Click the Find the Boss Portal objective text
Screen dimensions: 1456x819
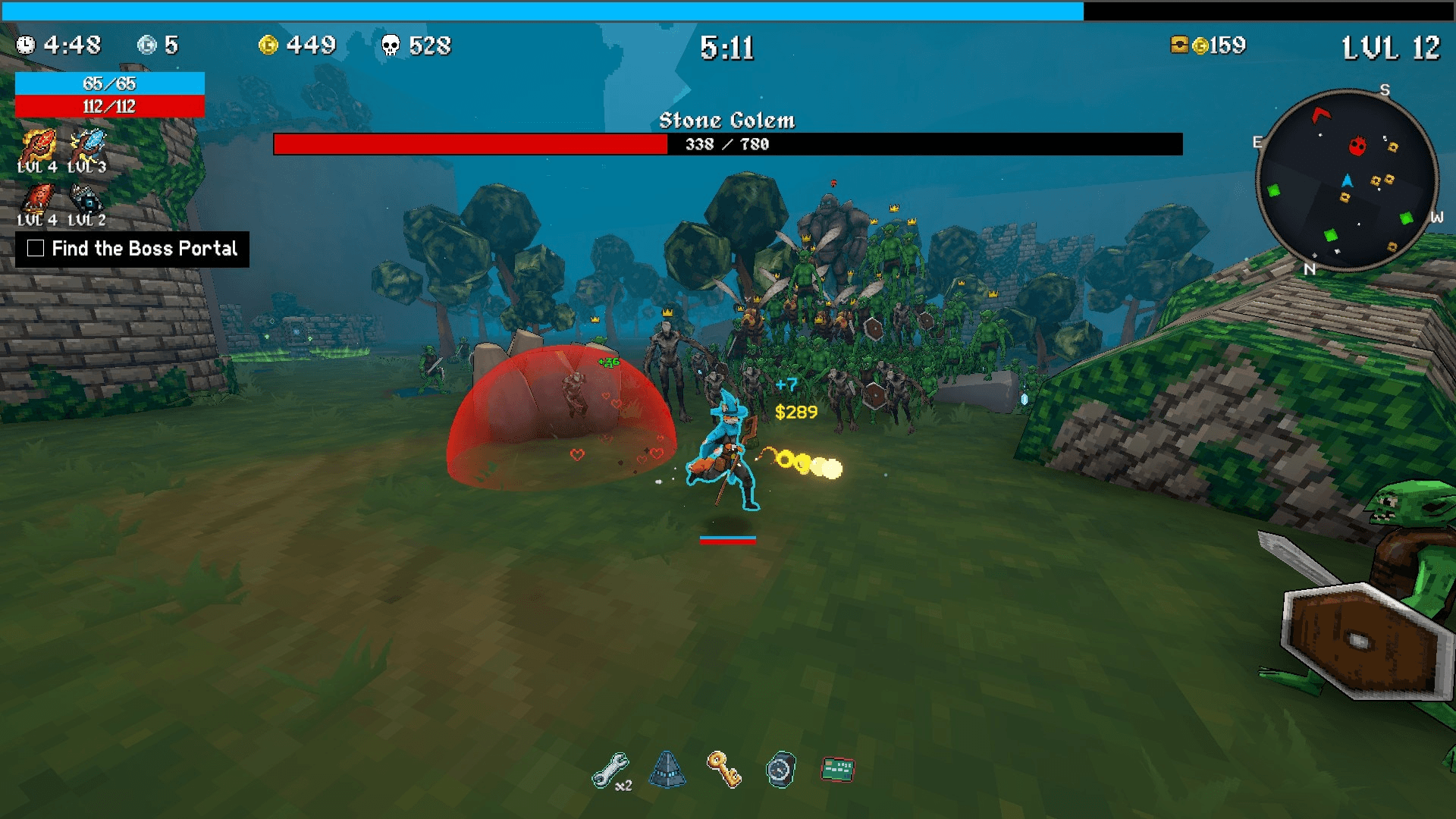144,248
